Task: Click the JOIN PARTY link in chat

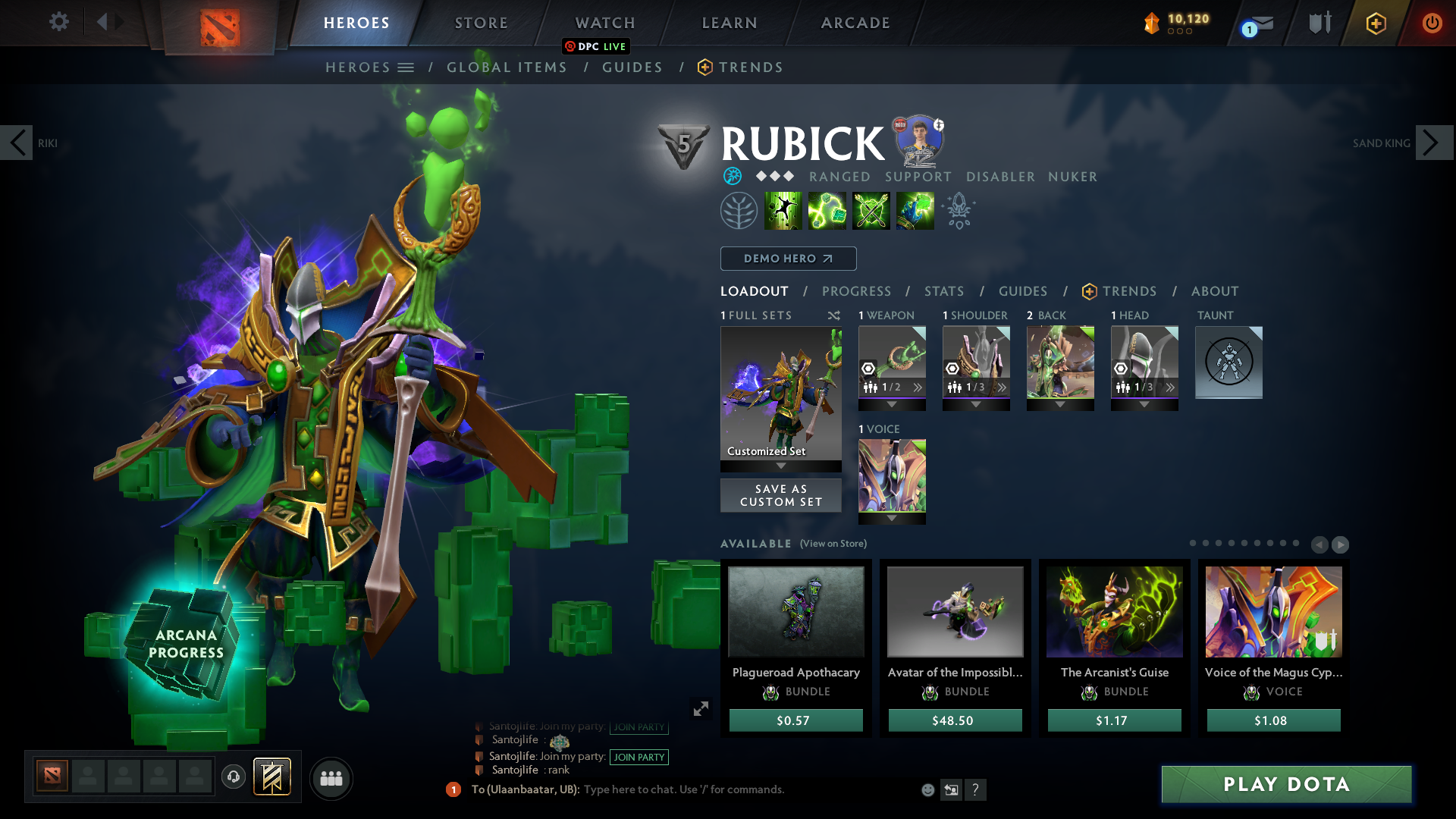Action: click(x=639, y=757)
